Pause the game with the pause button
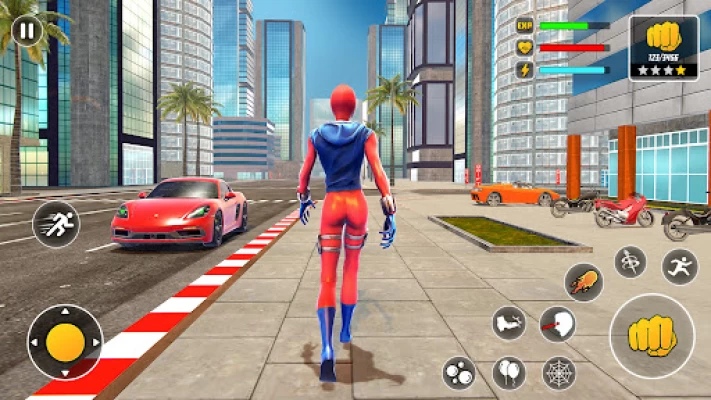The height and width of the screenshot is (400, 711). pyautogui.click(x=28, y=30)
